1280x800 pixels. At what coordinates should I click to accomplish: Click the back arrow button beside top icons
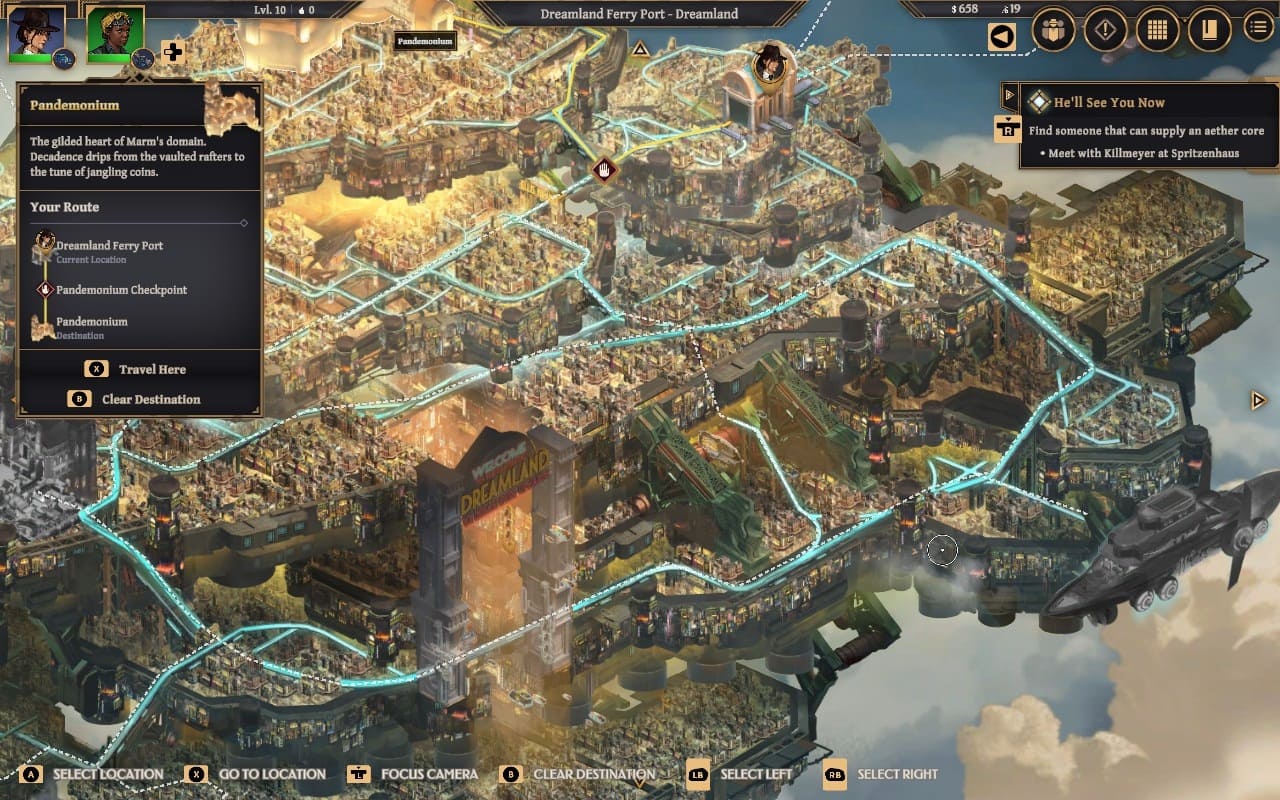tap(1001, 37)
